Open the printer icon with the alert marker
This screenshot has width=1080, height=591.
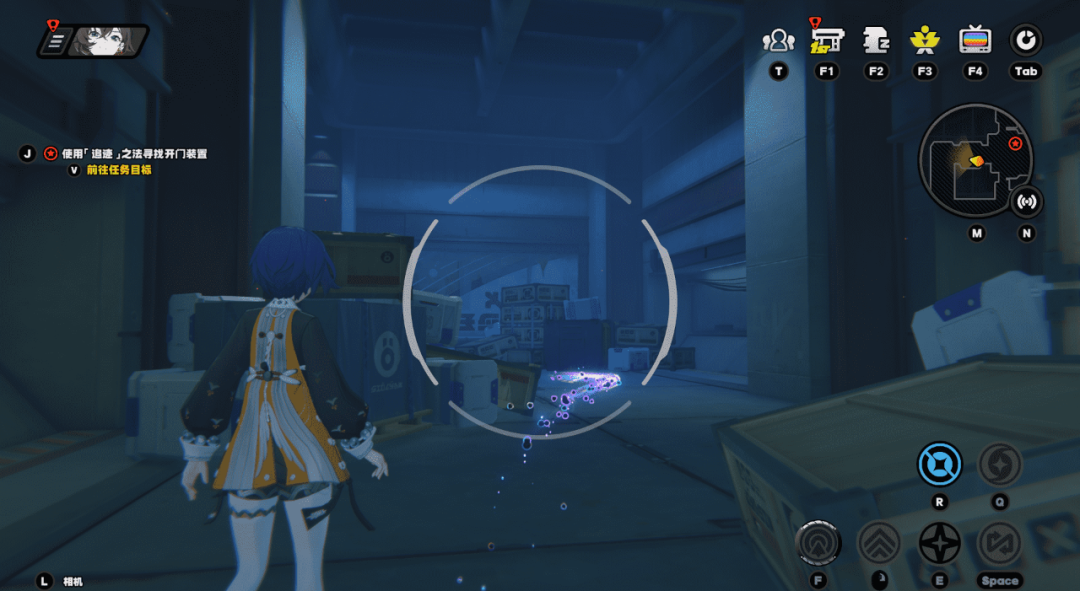click(827, 40)
